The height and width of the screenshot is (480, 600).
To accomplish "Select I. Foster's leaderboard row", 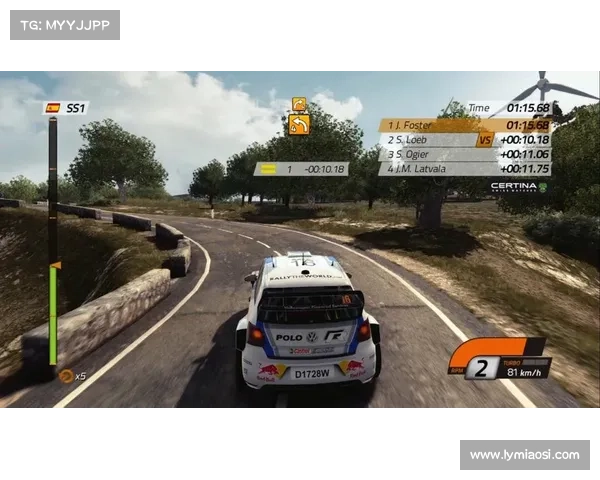I will pos(465,125).
